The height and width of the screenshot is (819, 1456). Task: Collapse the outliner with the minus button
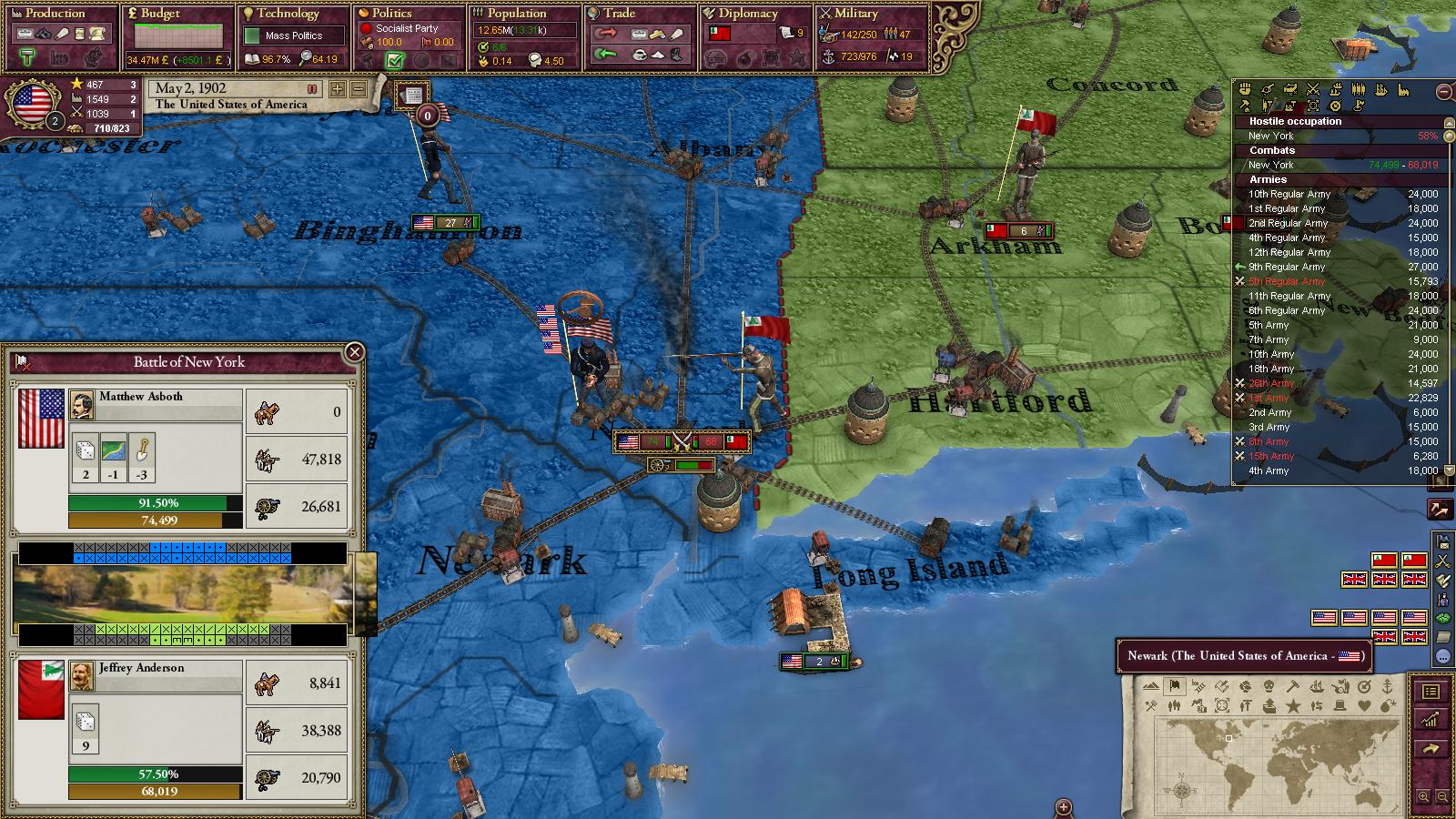click(1444, 91)
